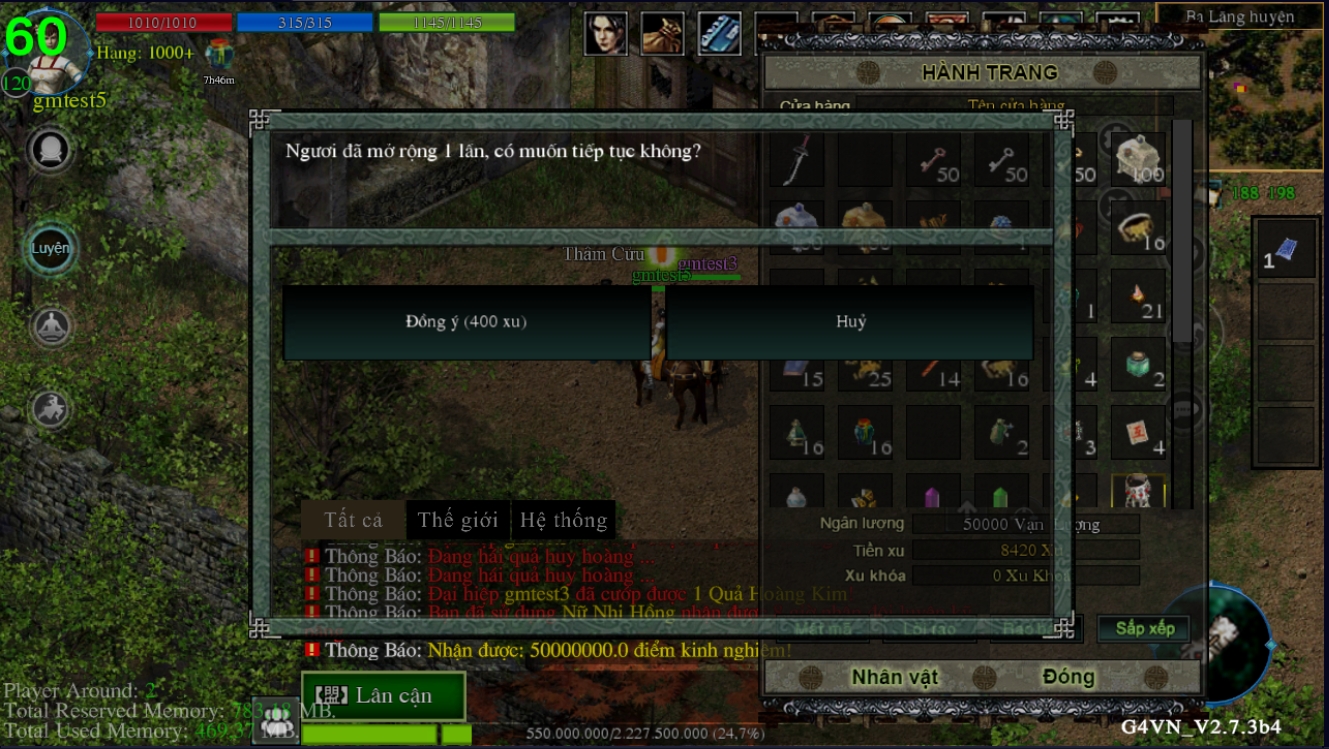Viewport: 1329px width, 749px height.
Task: Sort the inventory with Sắp xếp
Action: click(x=1145, y=628)
